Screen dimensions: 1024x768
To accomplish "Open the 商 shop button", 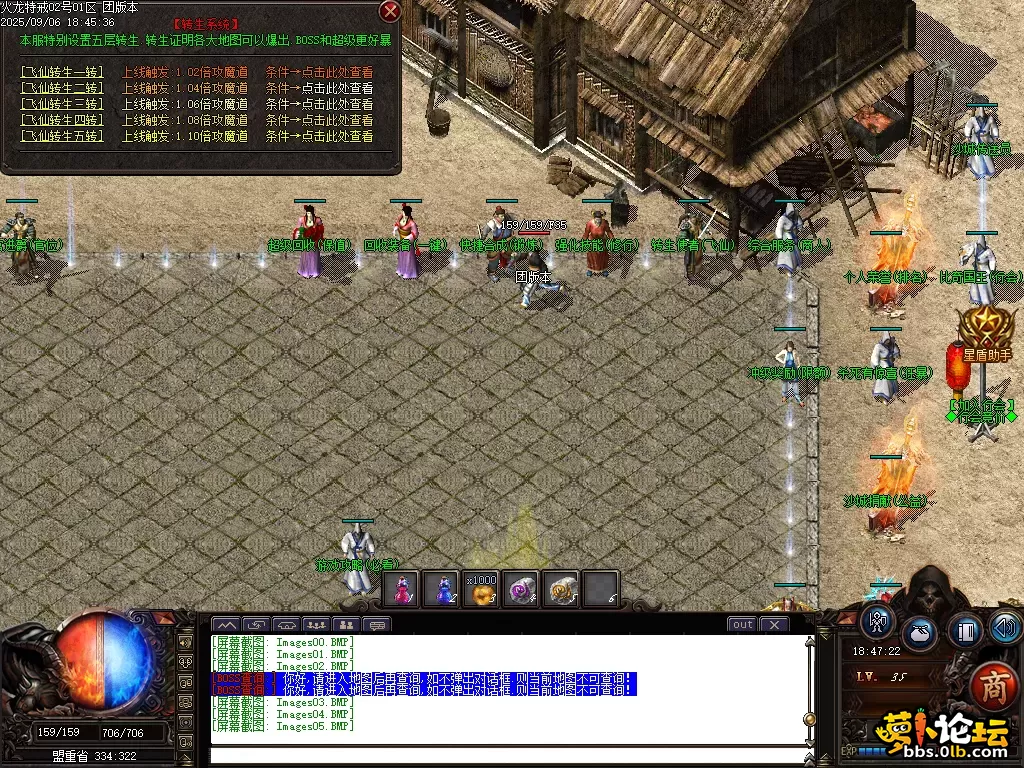I will [x=993, y=687].
